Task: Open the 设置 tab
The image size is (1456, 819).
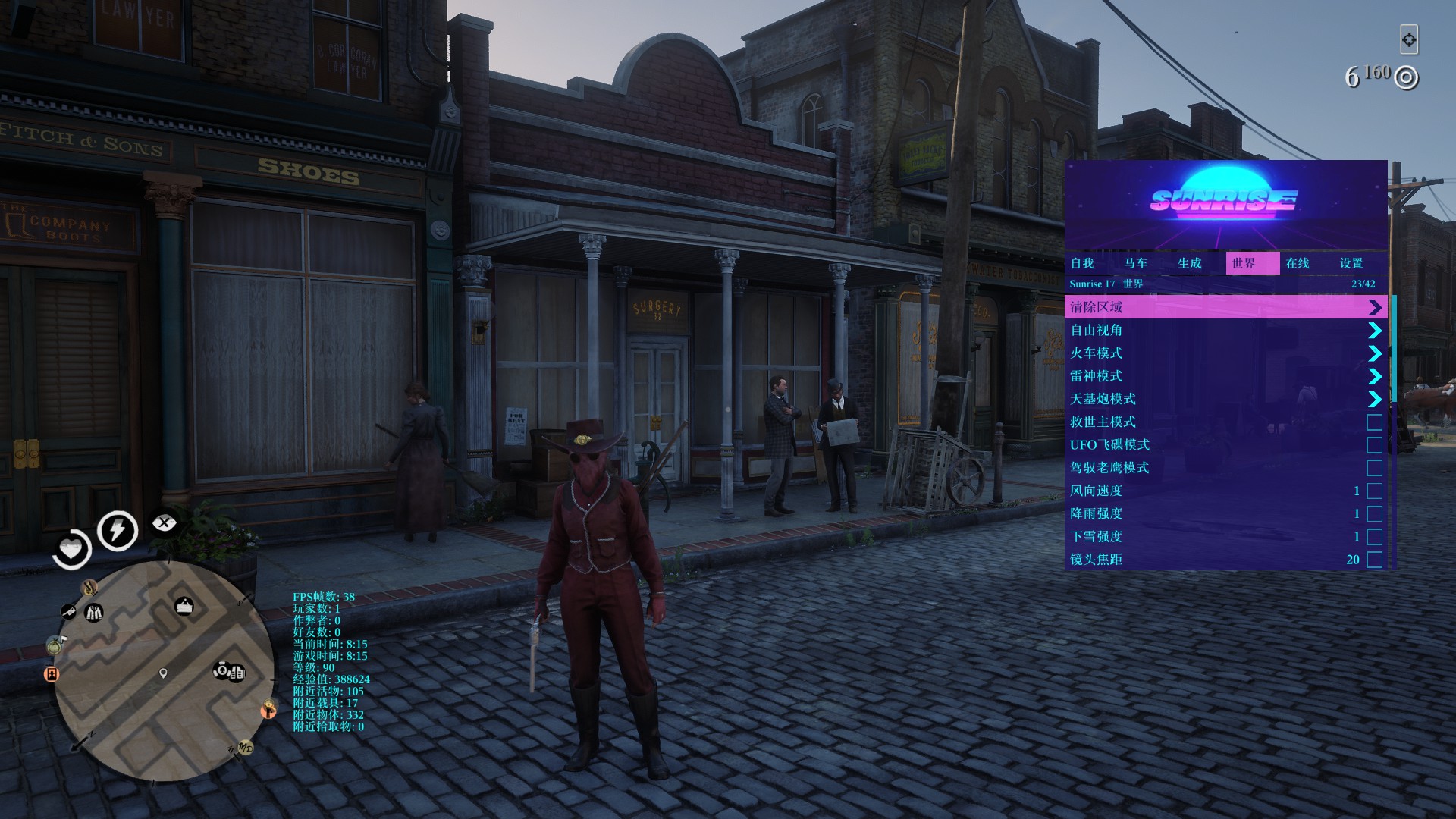Action: (1351, 263)
